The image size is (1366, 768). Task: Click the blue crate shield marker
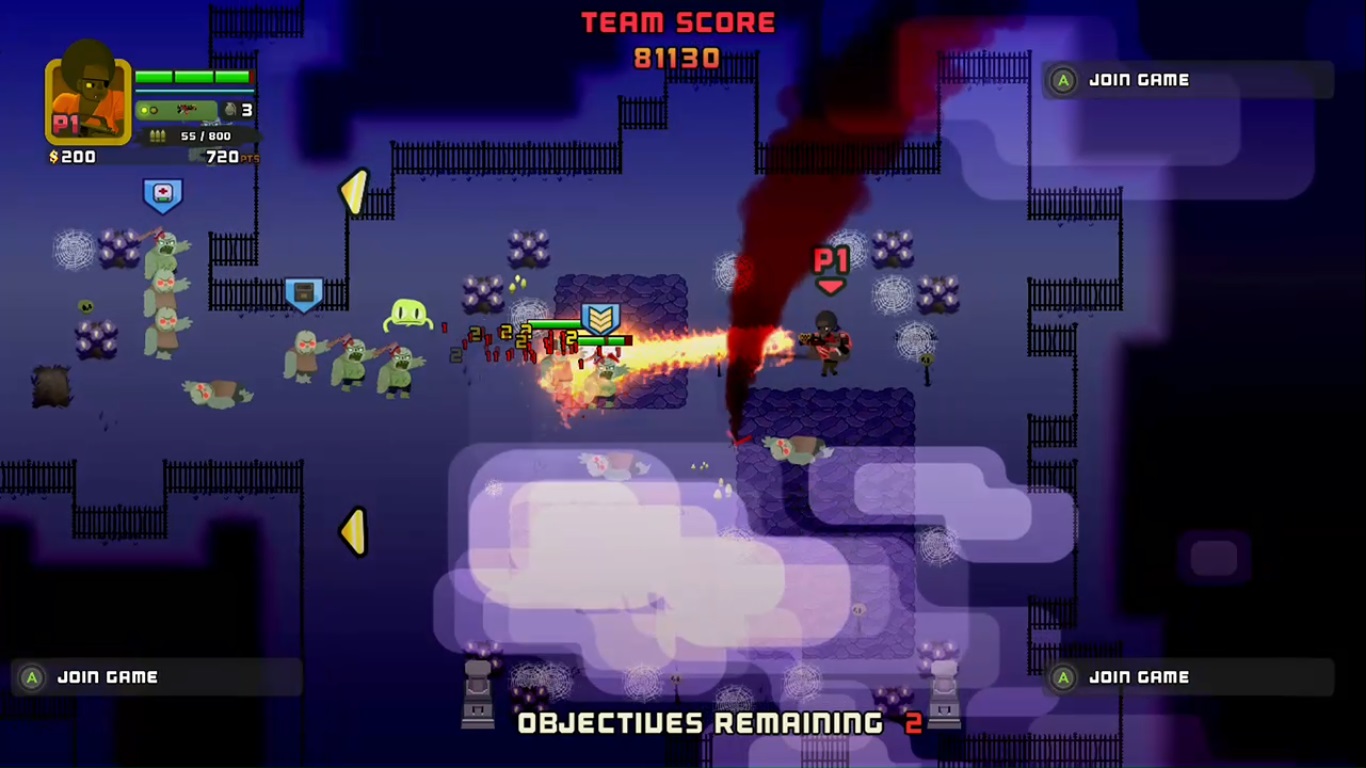[x=304, y=294]
